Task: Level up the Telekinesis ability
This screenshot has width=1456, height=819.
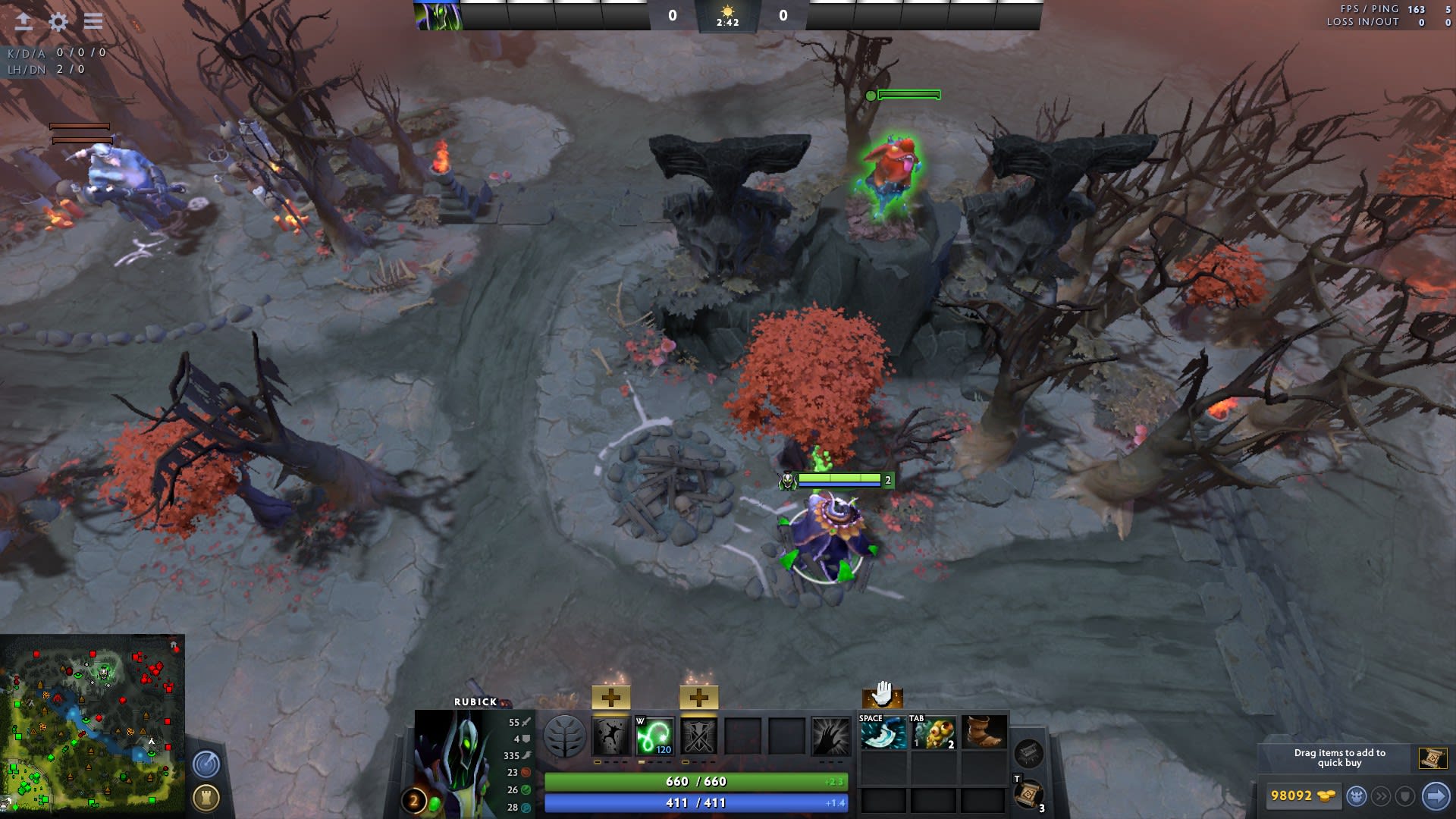Action: point(610,697)
